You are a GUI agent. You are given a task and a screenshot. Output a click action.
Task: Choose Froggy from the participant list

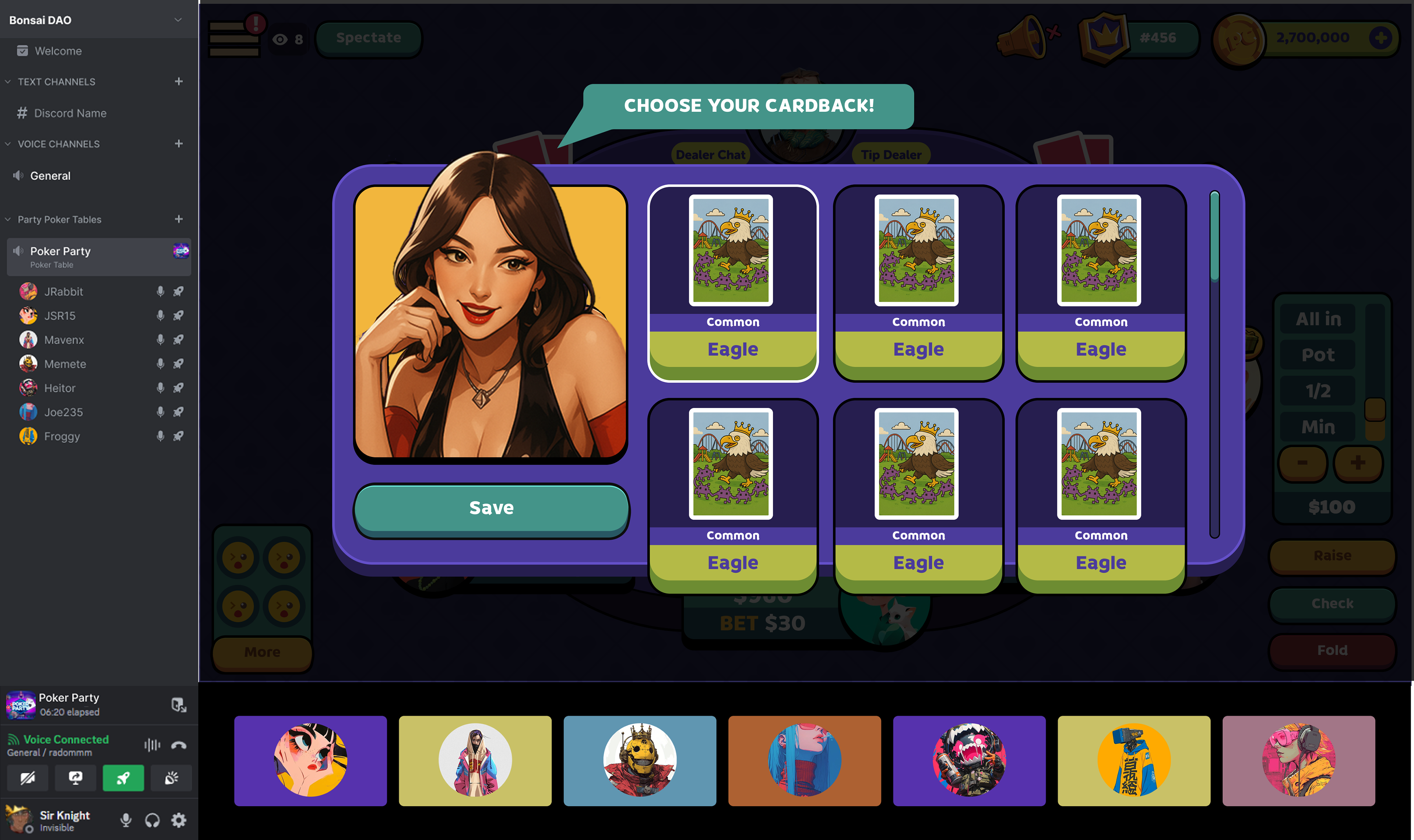coord(61,436)
